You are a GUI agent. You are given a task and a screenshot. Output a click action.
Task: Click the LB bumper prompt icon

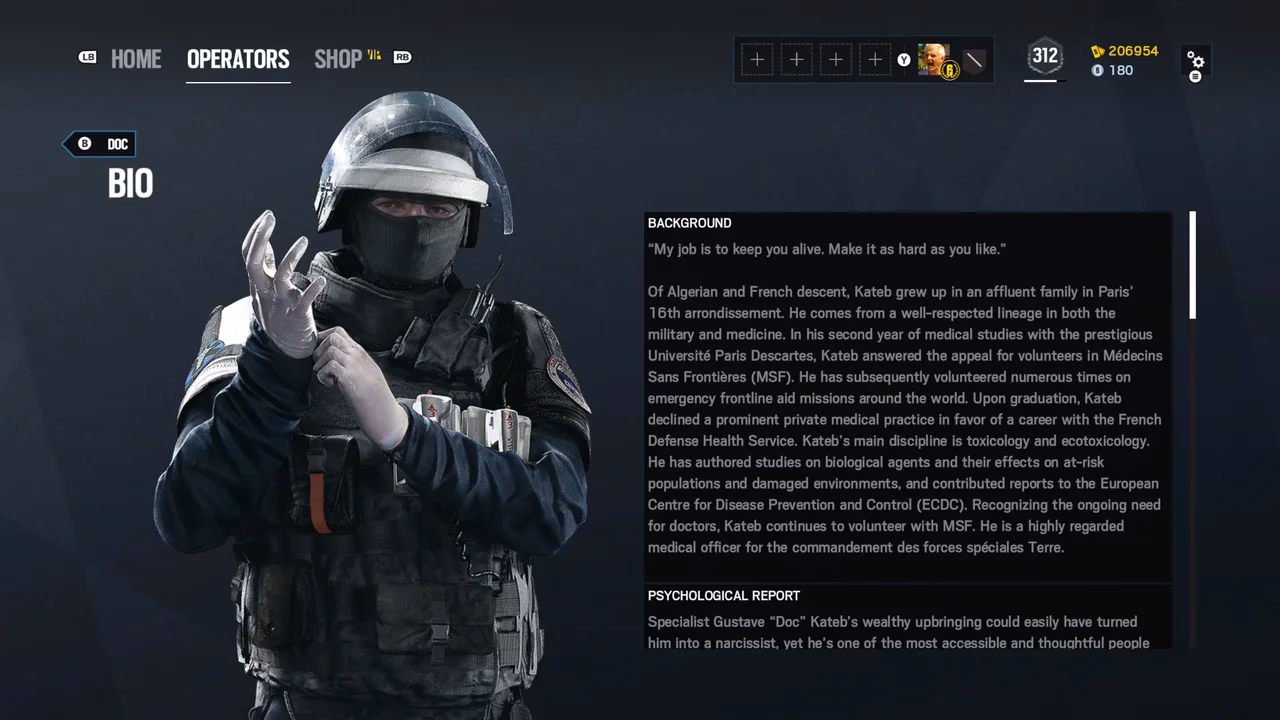tap(87, 58)
